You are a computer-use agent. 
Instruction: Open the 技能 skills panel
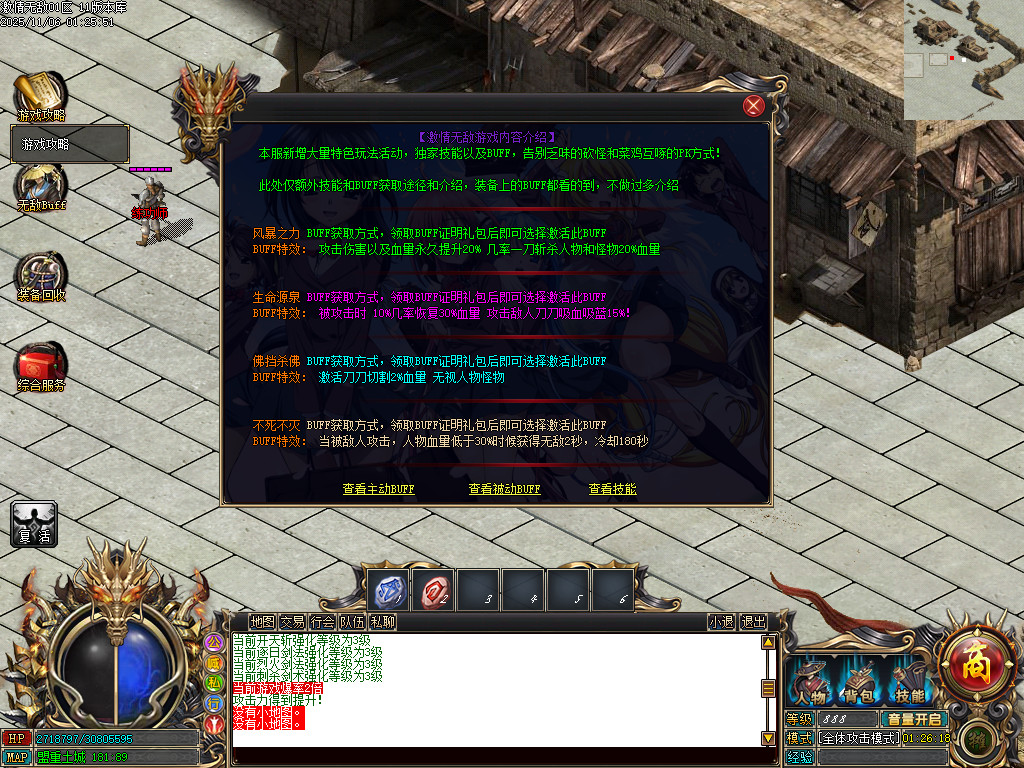pyautogui.click(x=909, y=682)
